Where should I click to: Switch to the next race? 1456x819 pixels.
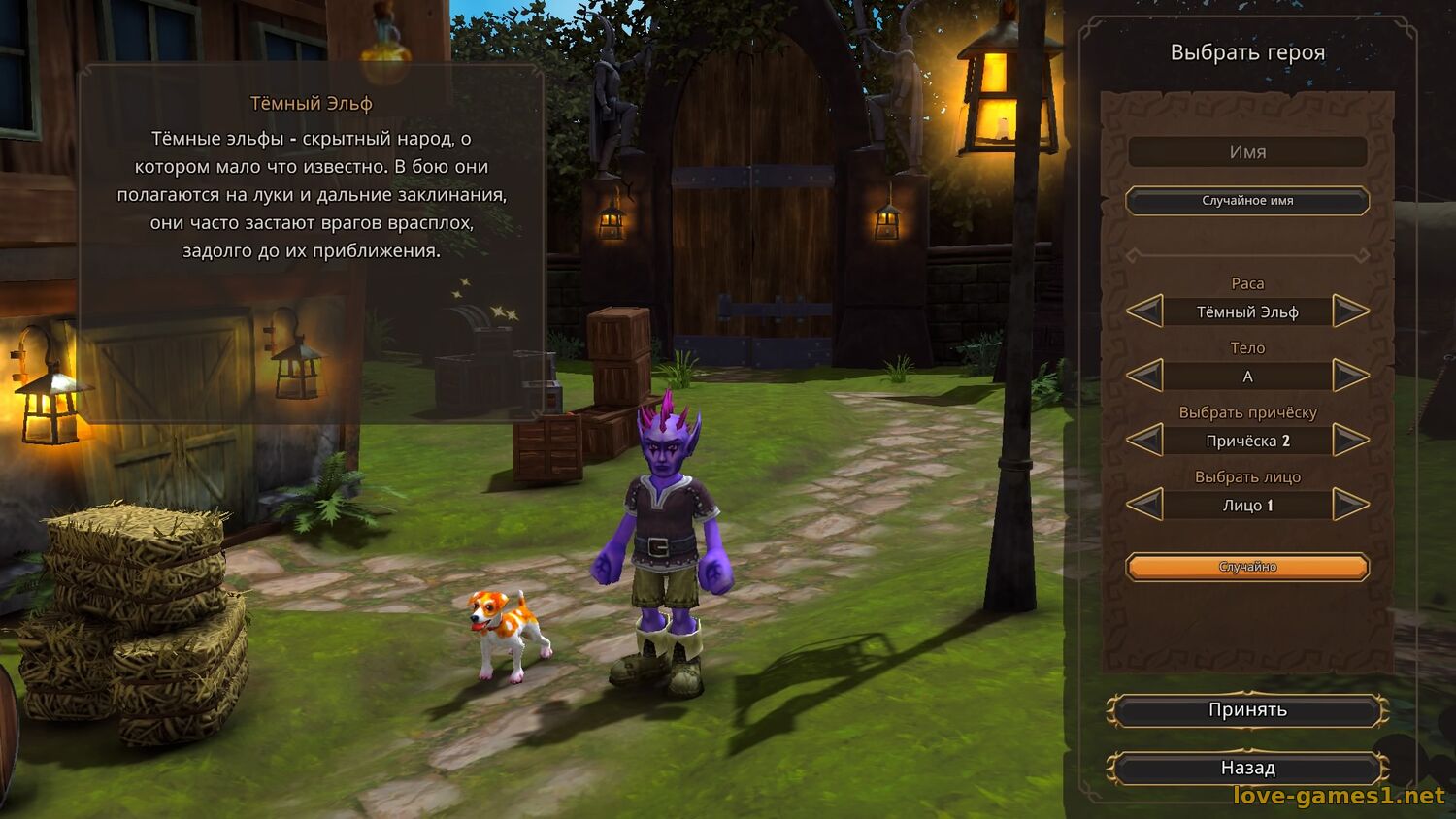coord(1350,311)
